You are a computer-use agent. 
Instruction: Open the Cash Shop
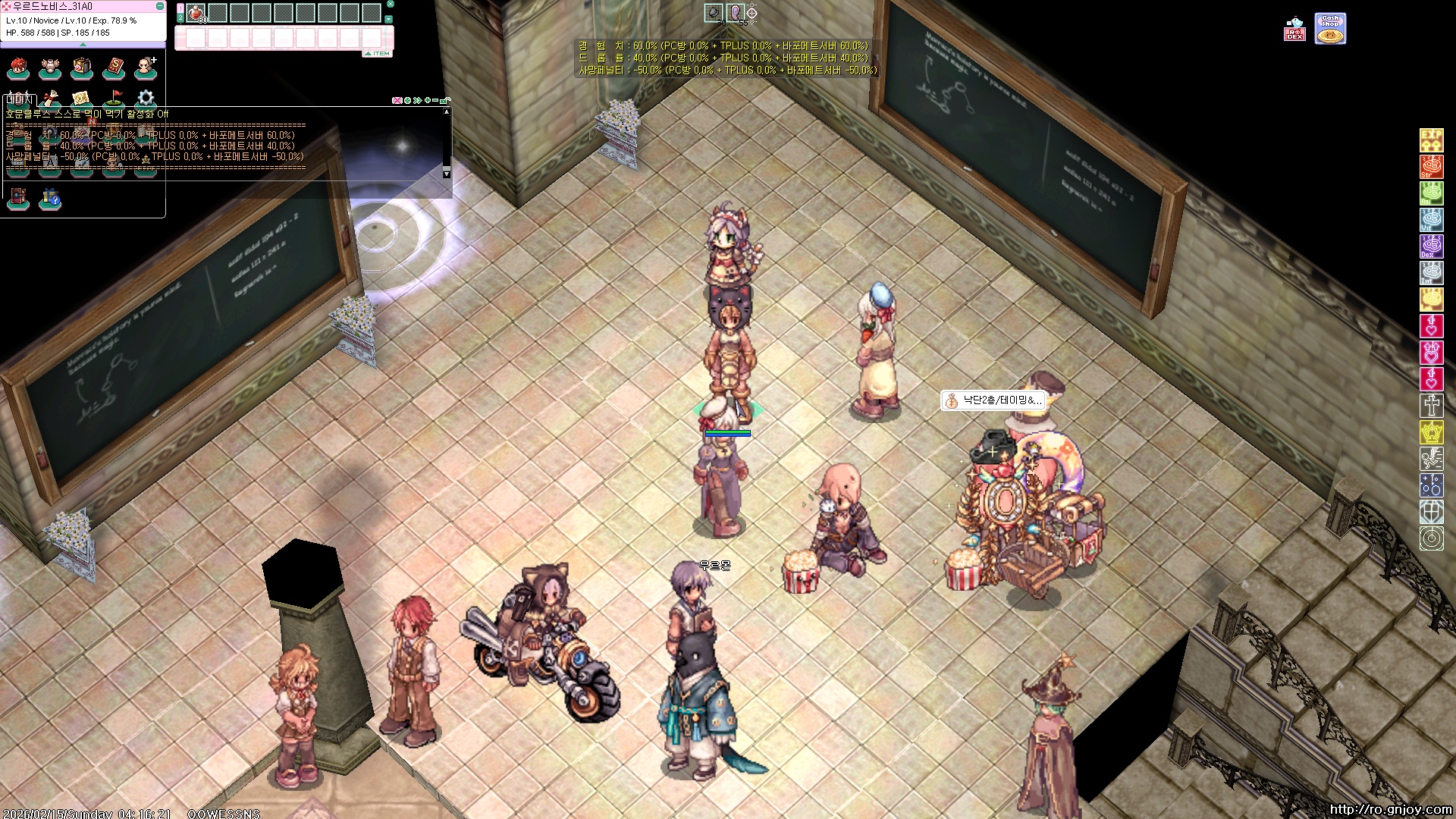1330,29
